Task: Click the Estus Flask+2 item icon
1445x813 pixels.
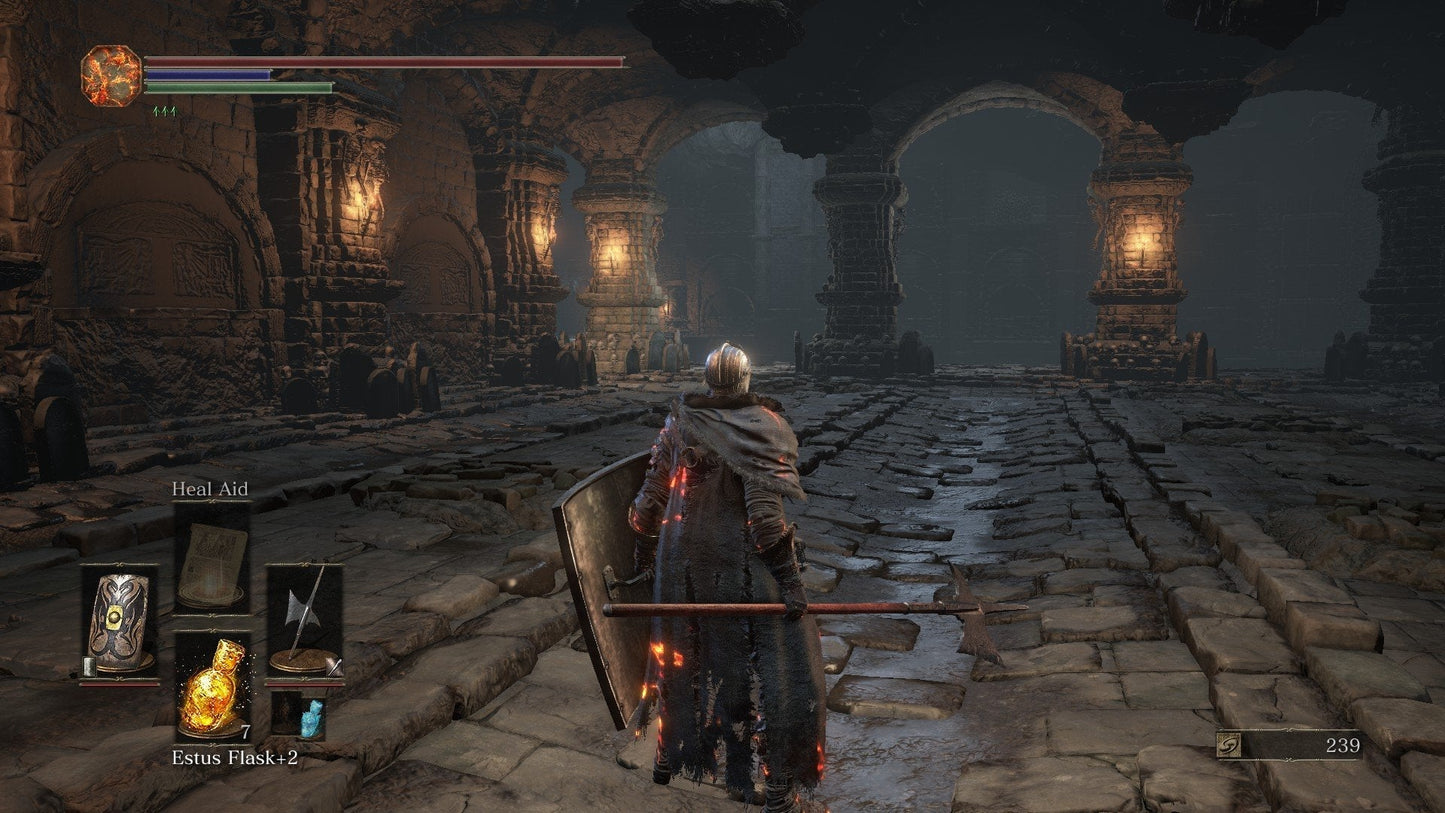Action: (x=214, y=688)
